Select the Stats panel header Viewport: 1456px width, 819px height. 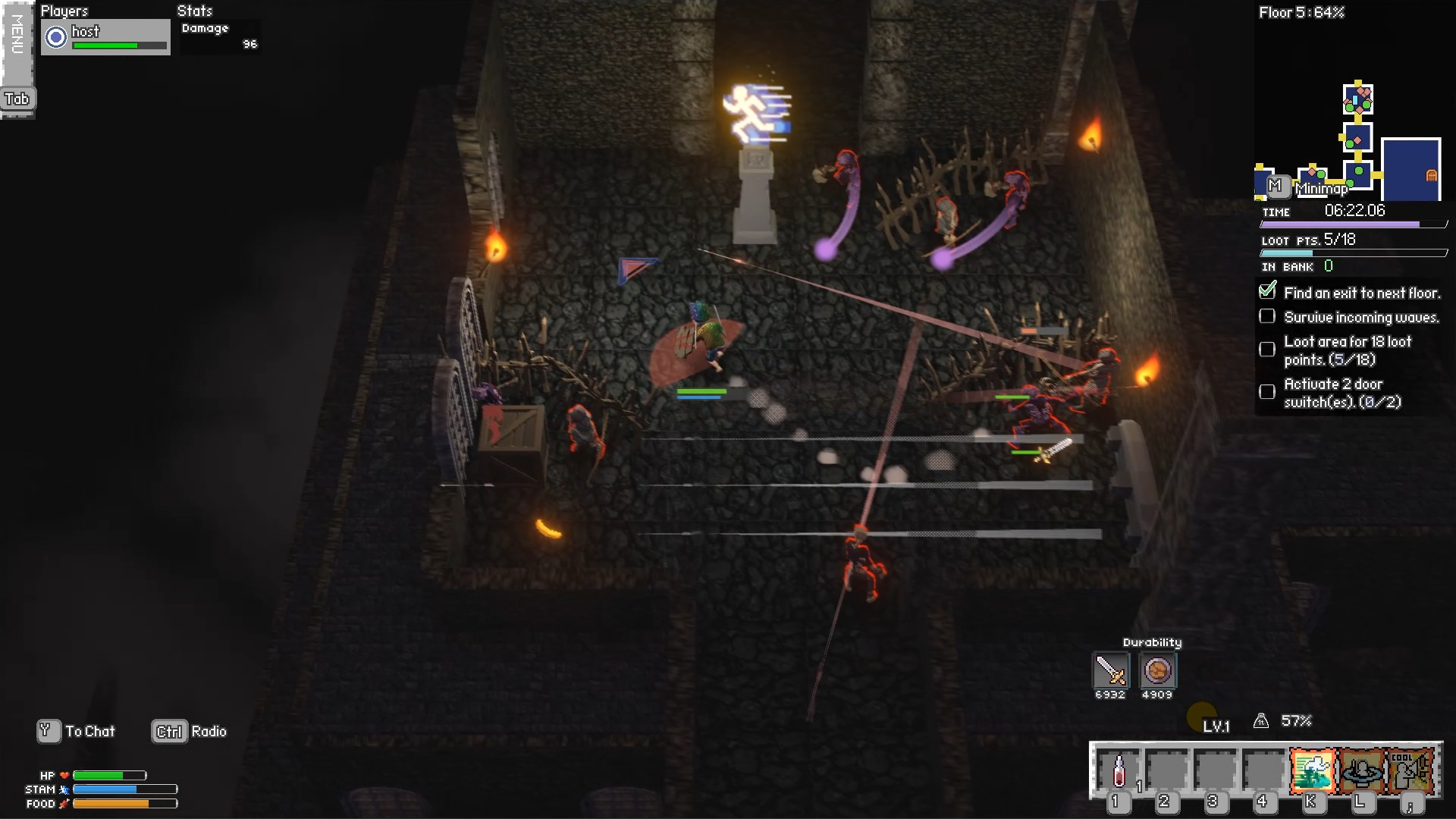click(x=195, y=11)
